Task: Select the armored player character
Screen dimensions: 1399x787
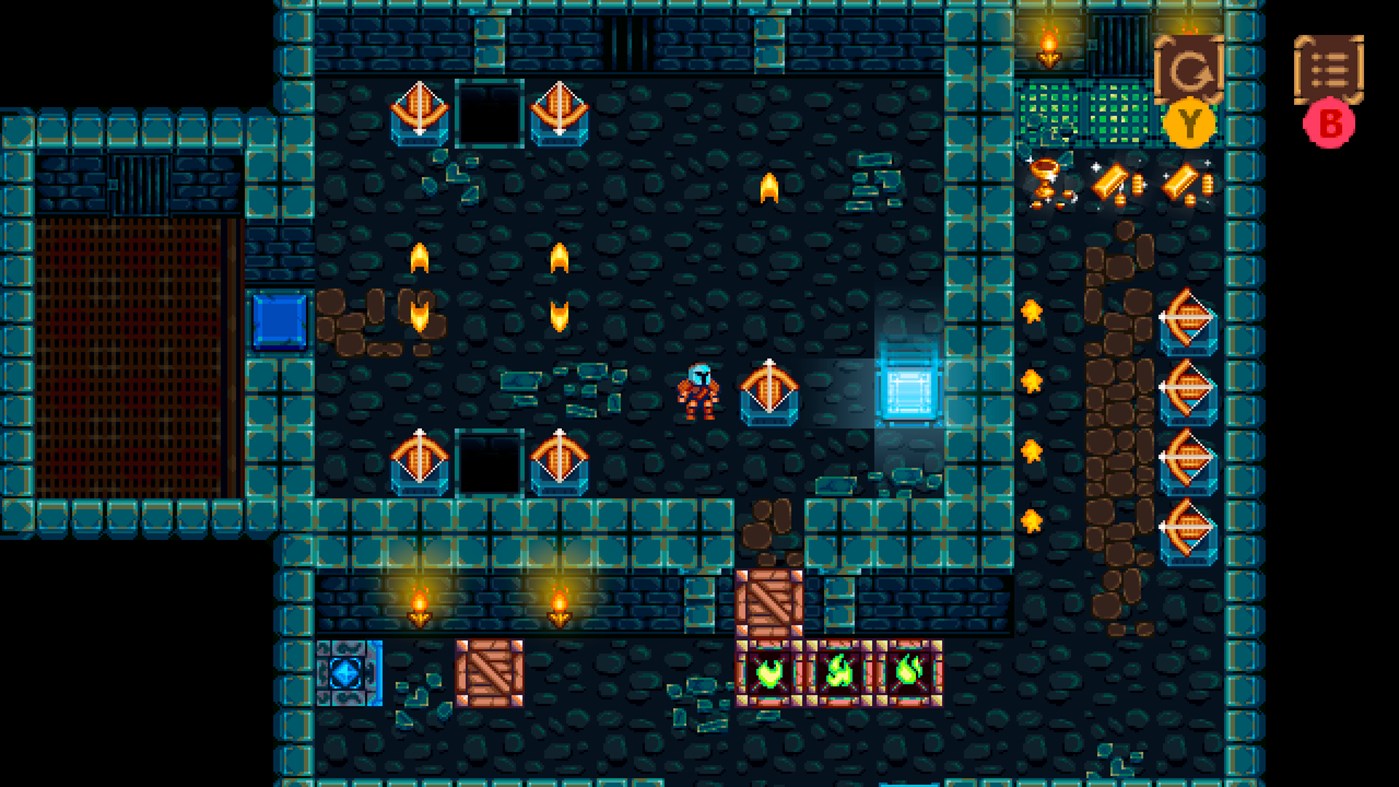Action: [x=701, y=390]
